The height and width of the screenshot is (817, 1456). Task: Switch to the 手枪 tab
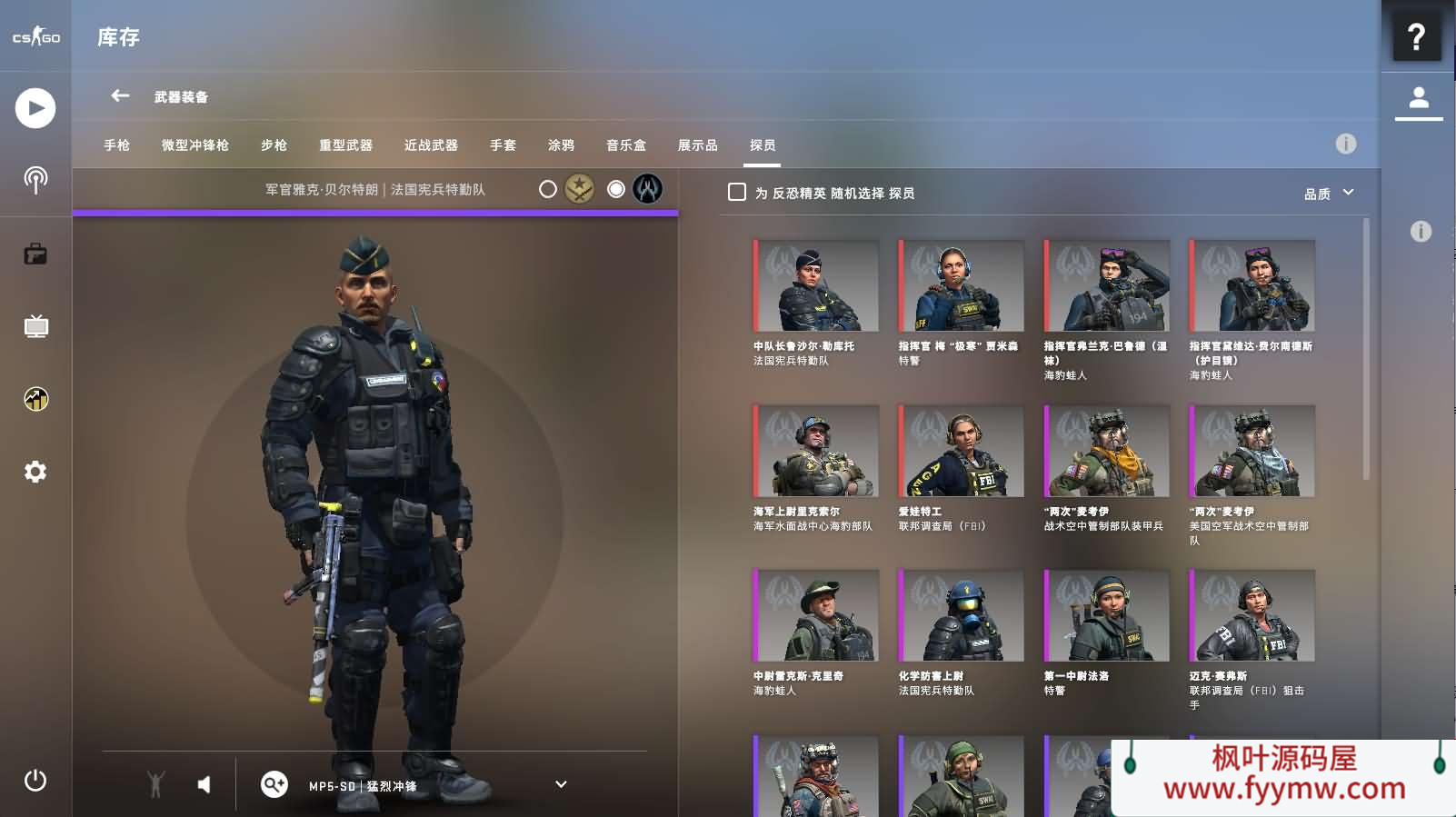point(116,145)
